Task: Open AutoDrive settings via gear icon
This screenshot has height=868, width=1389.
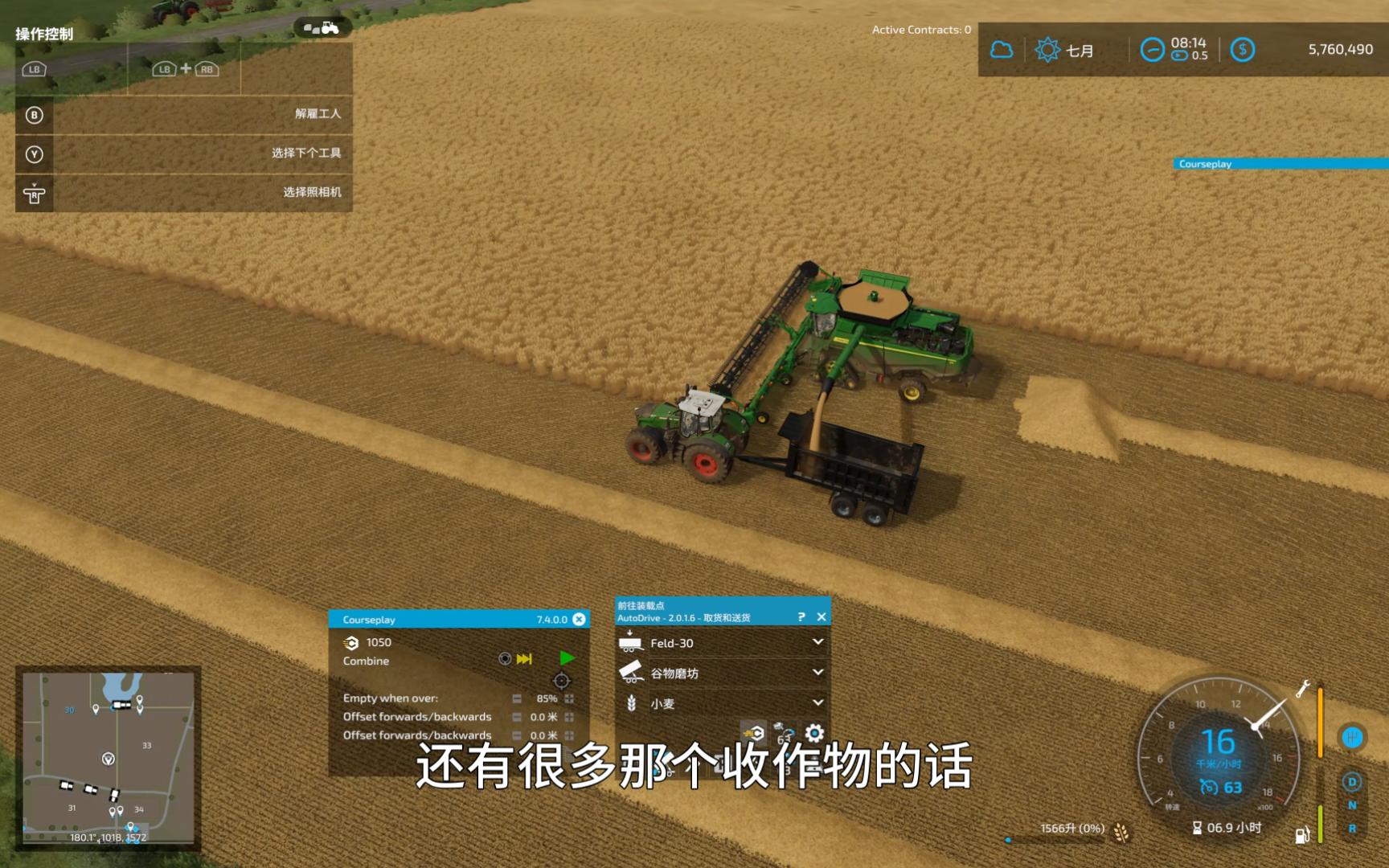Action: 813,734
